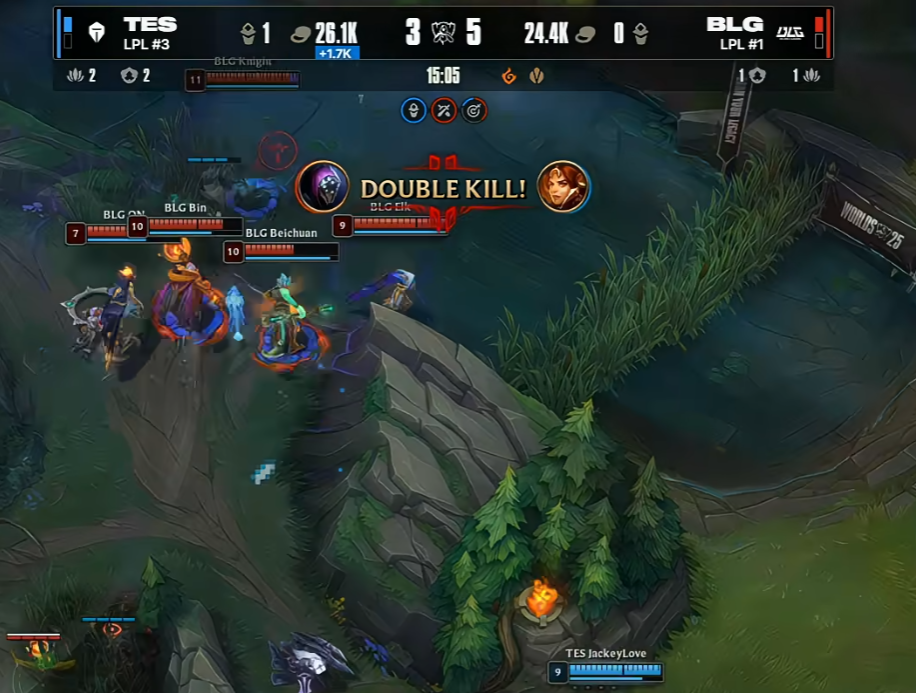Click the killer champion portrait in Double Kill banner
Image resolution: width=916 pixels, height=693 pixels.
click(323, 187)
